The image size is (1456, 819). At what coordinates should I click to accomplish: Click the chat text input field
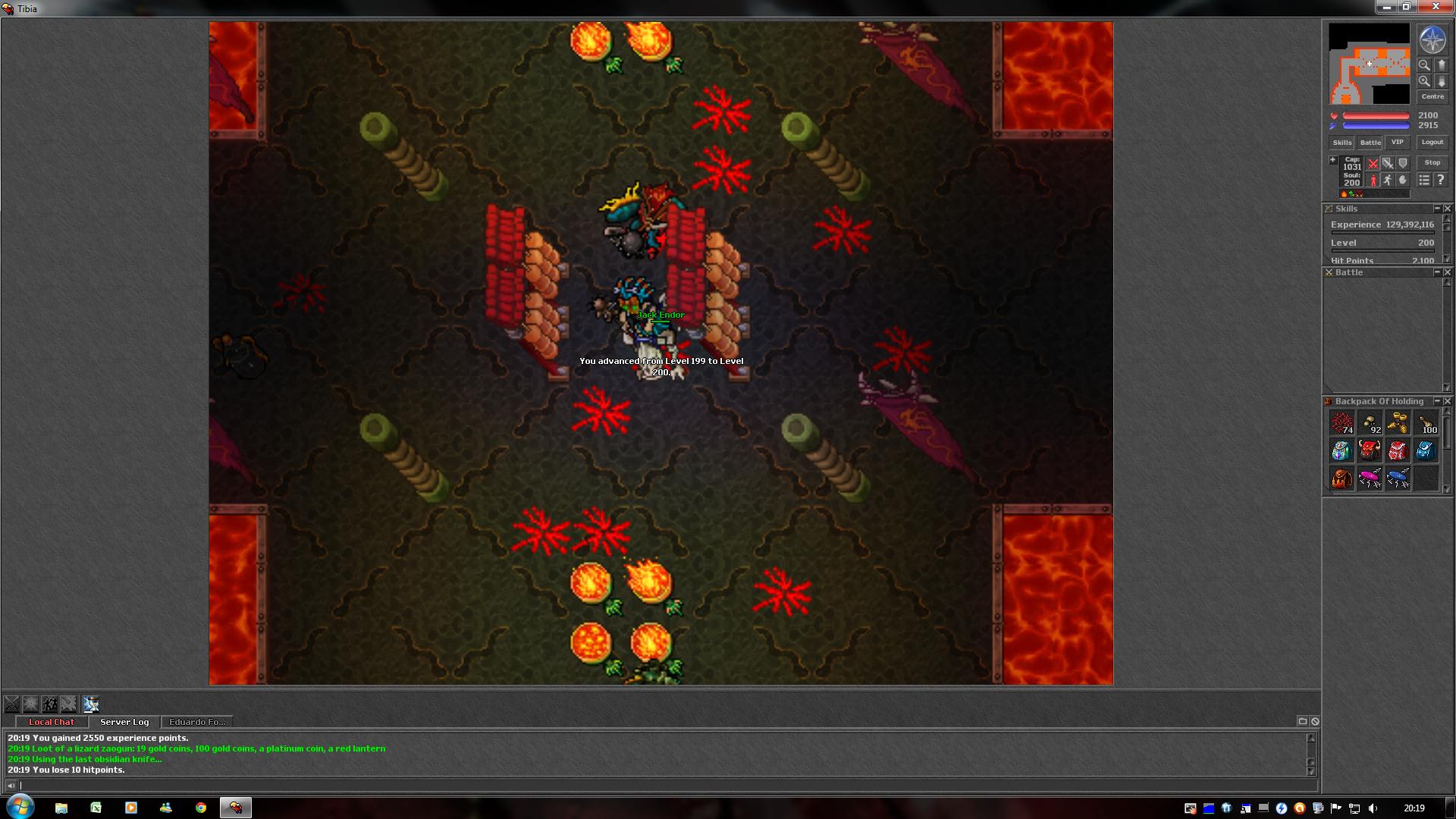[660, 786]
